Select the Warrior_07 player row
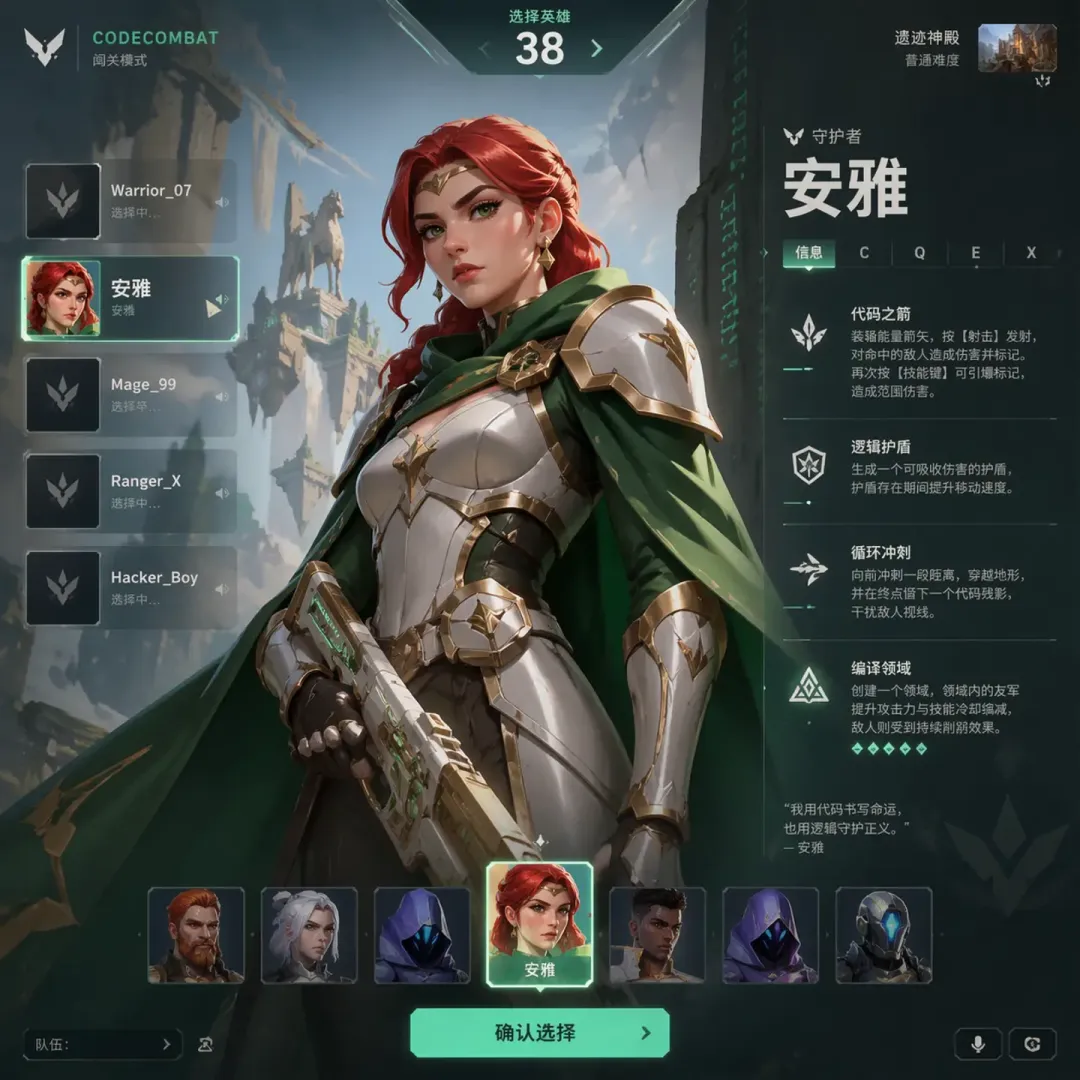This screenshot has height=1080, width=1080. (x=130, y=201)
